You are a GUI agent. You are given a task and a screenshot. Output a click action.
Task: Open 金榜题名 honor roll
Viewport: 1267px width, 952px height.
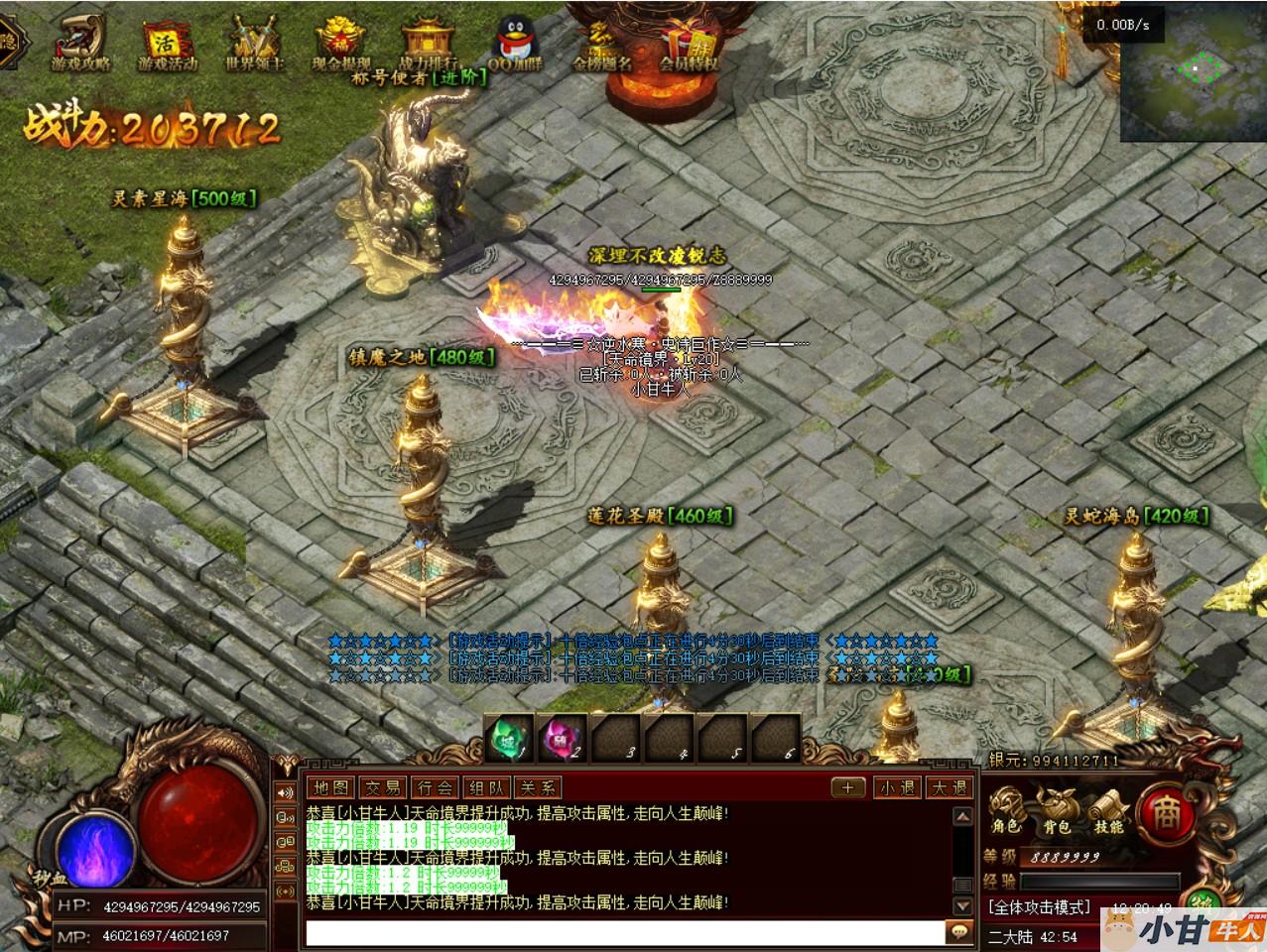pos(601,43)
